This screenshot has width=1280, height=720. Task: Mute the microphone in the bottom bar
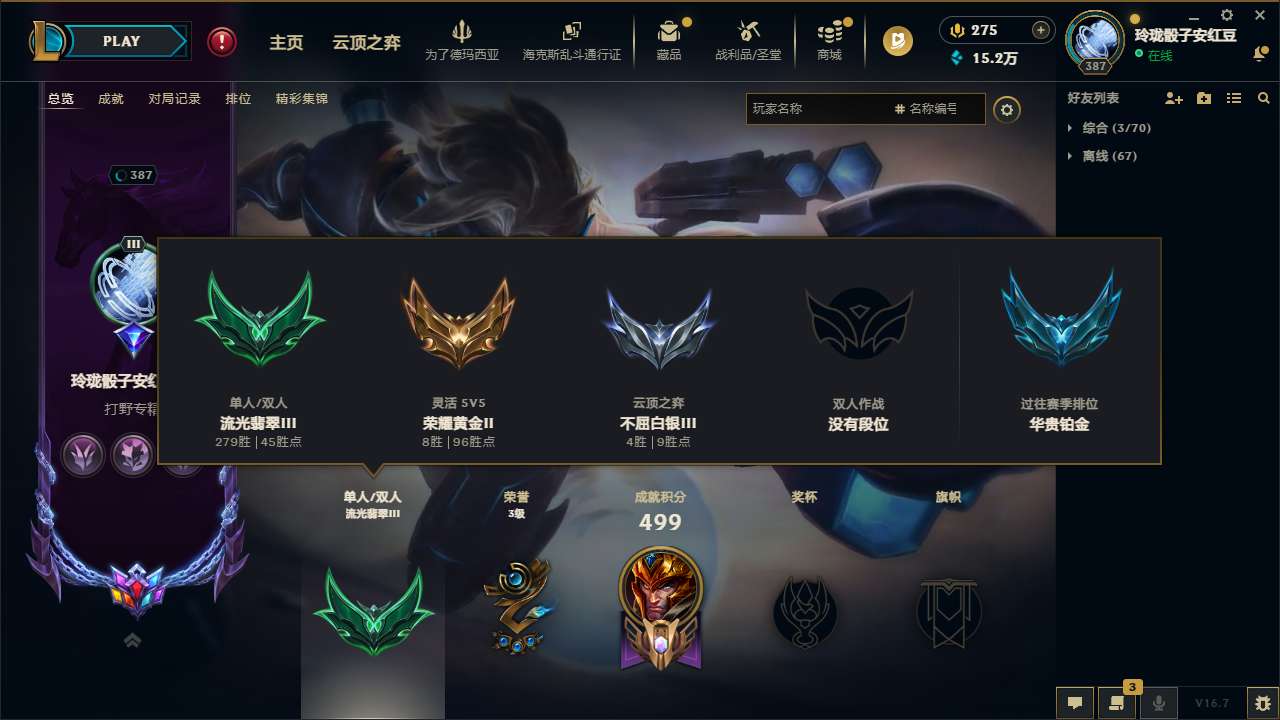coord(1159,703)
